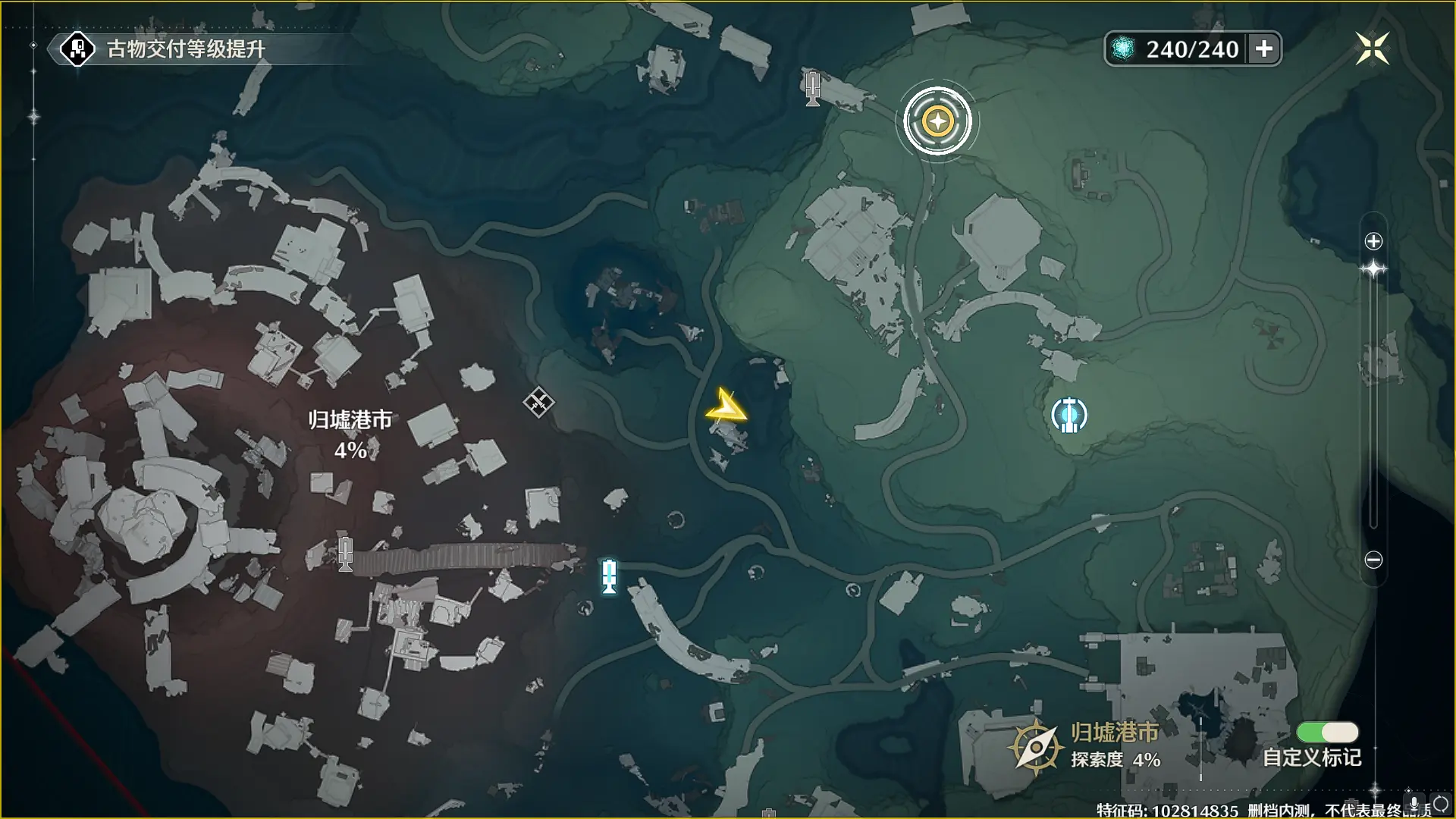This screenshot has width=1456, height=819.
Task: Add more waveplates with the plus button
Action: pyautogui.click(x=1264, y=49)
